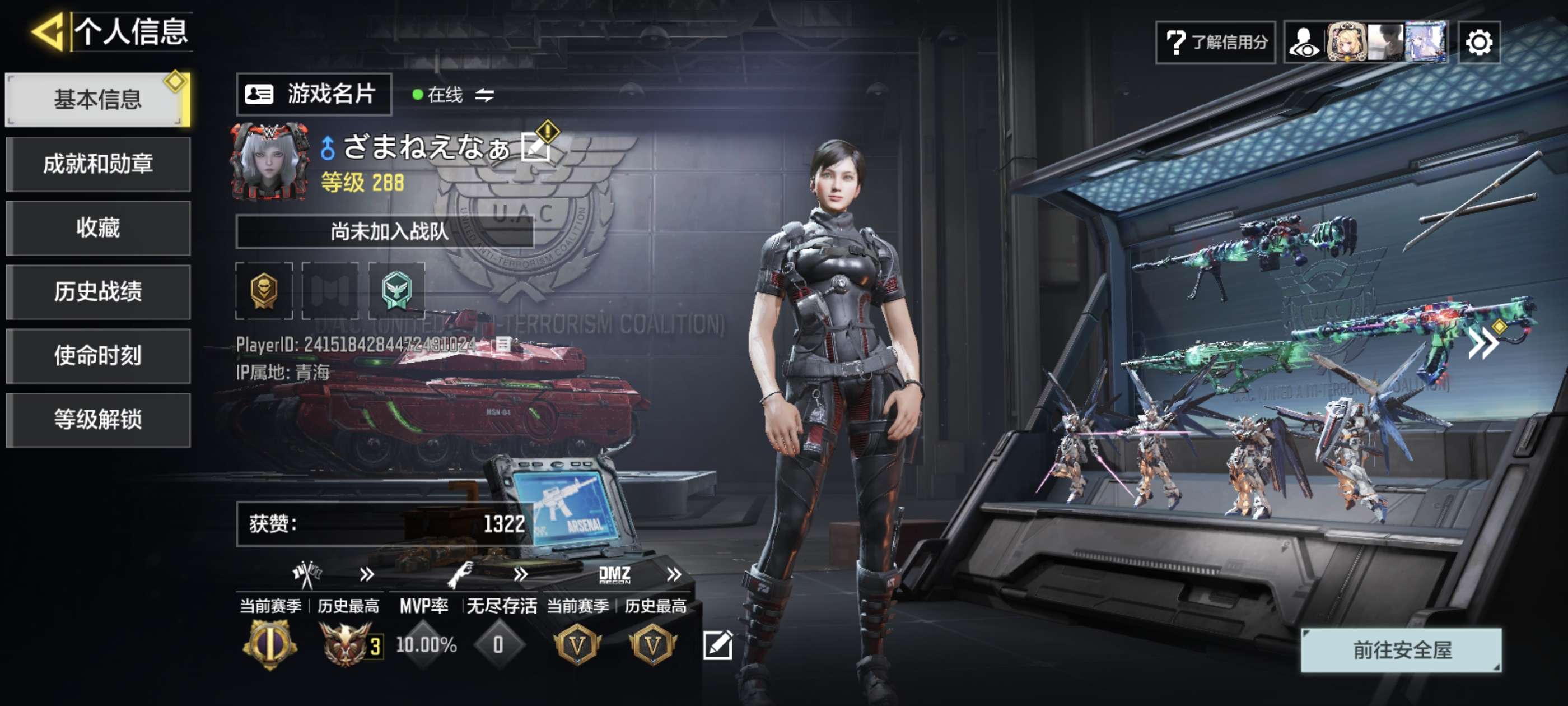View the 历史战绩 tab

click(x=97, y=292)
